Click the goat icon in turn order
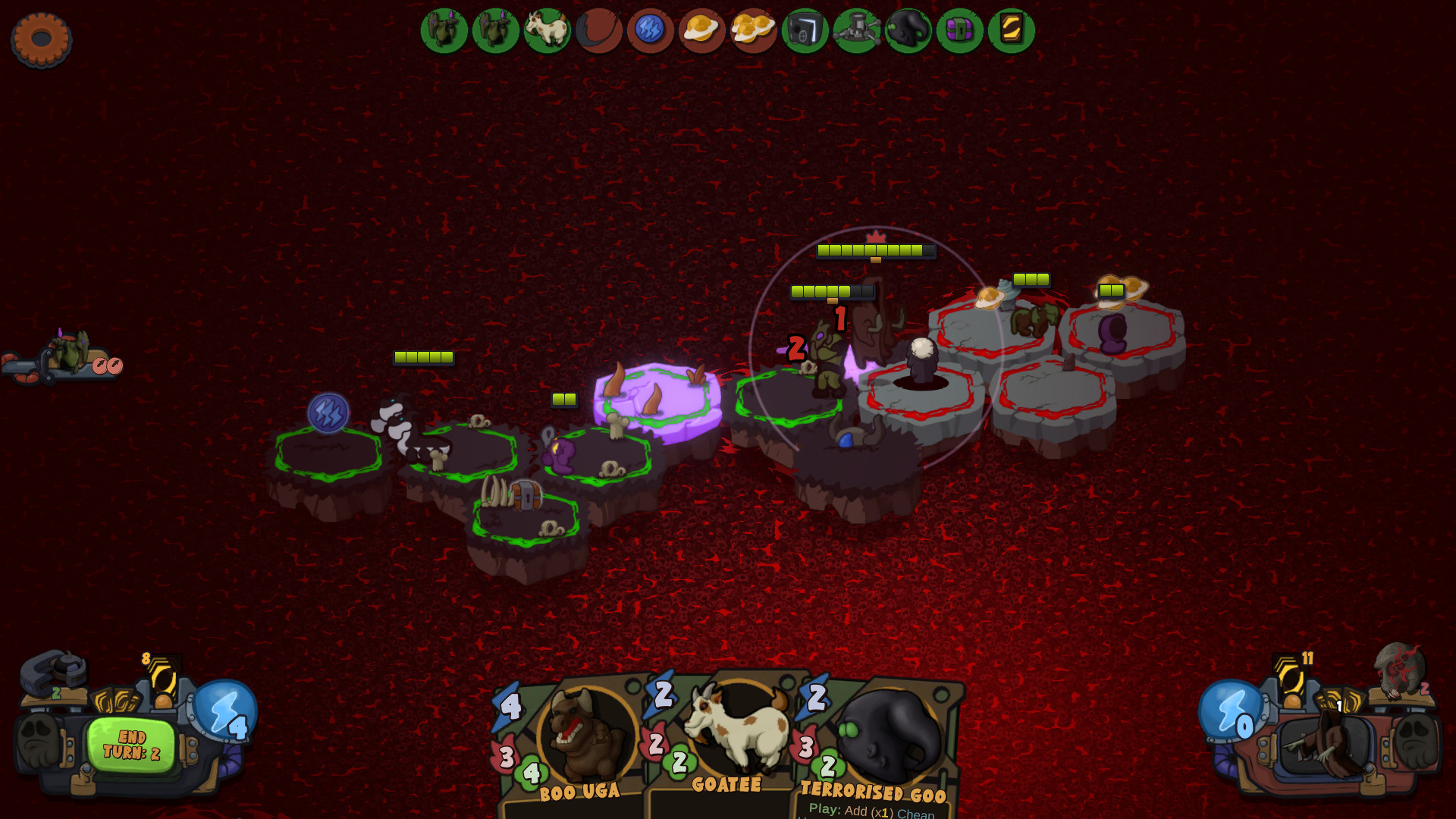 point(547,30)
